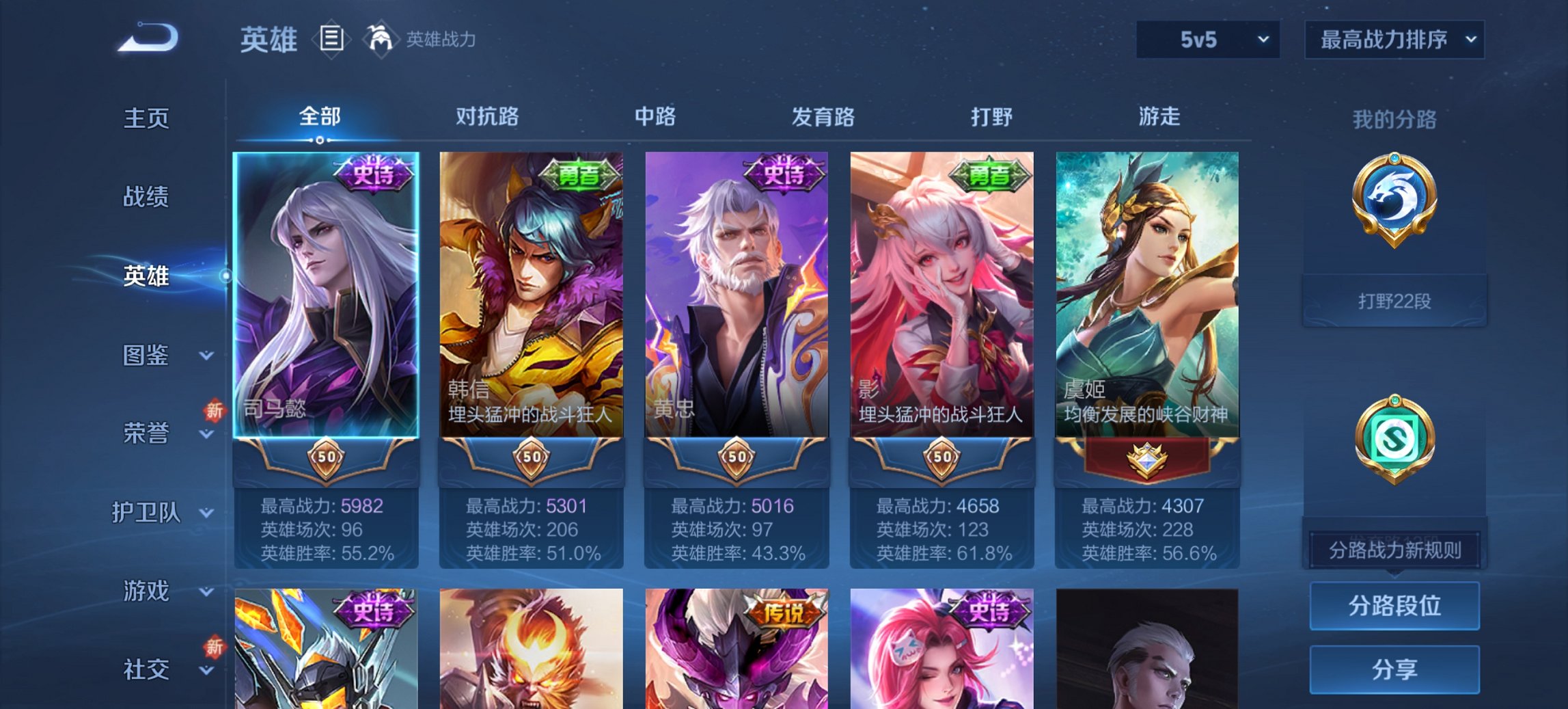
Task: Open the hero list icon beside 英雄 title
Action: pyautogui.click(x=331, y=39)
